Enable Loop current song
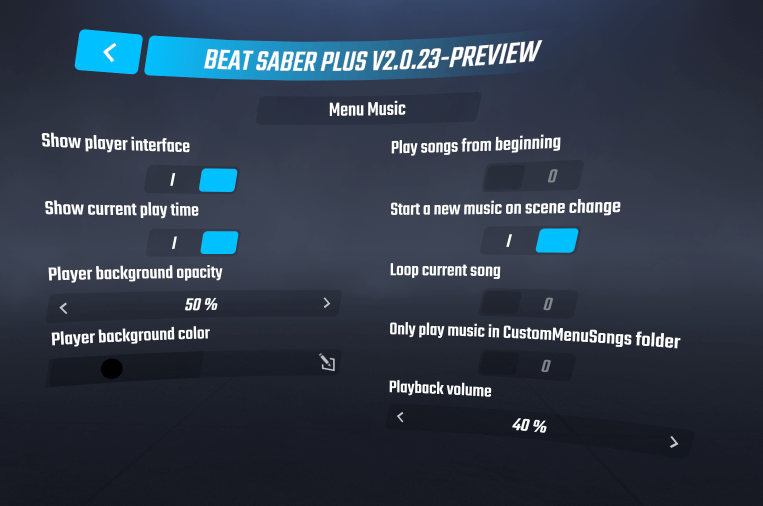The height and width of the screenshot is (506, 763). click(530, 303)
